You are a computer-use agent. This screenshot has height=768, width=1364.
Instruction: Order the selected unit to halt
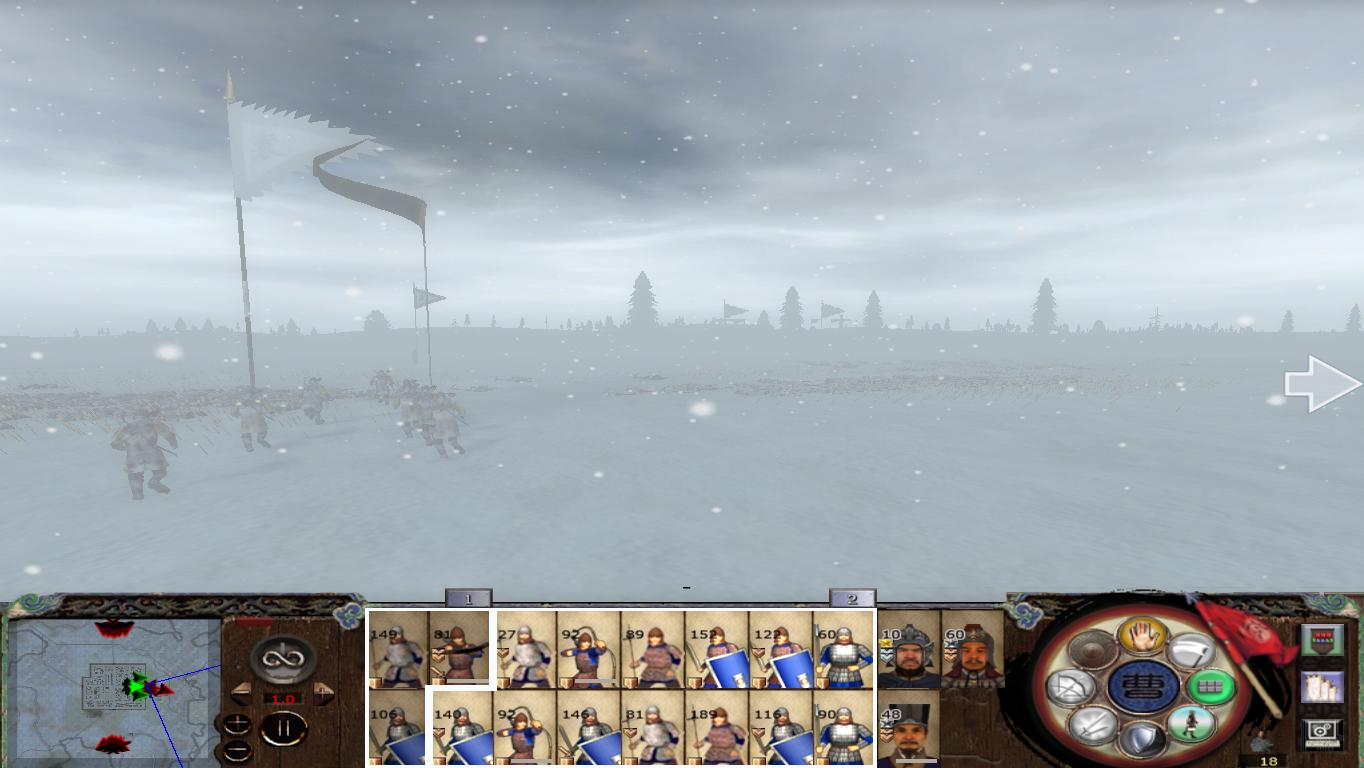(1143, 637)
